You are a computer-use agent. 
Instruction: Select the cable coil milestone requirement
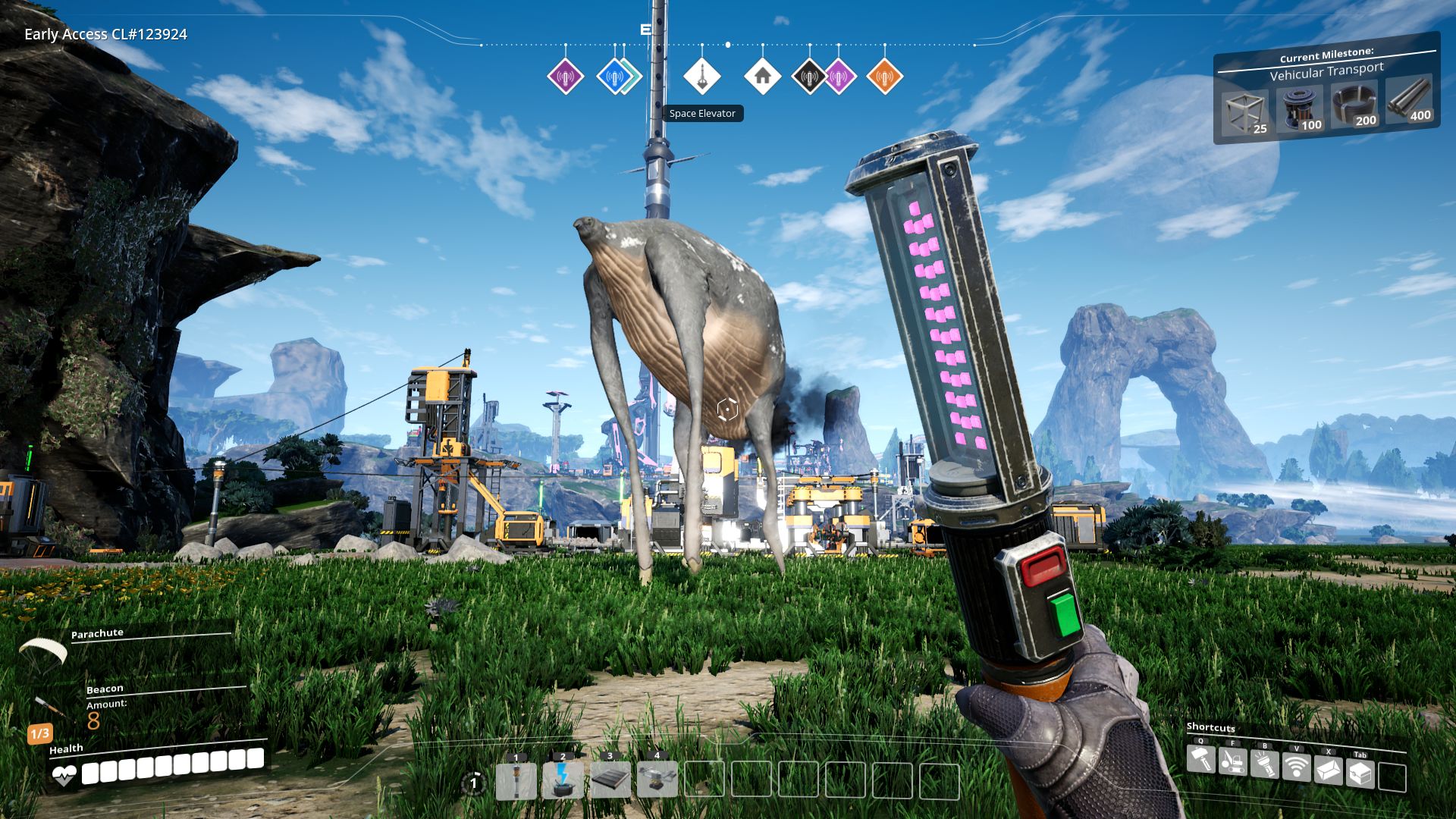click(x=1354, y=105)
